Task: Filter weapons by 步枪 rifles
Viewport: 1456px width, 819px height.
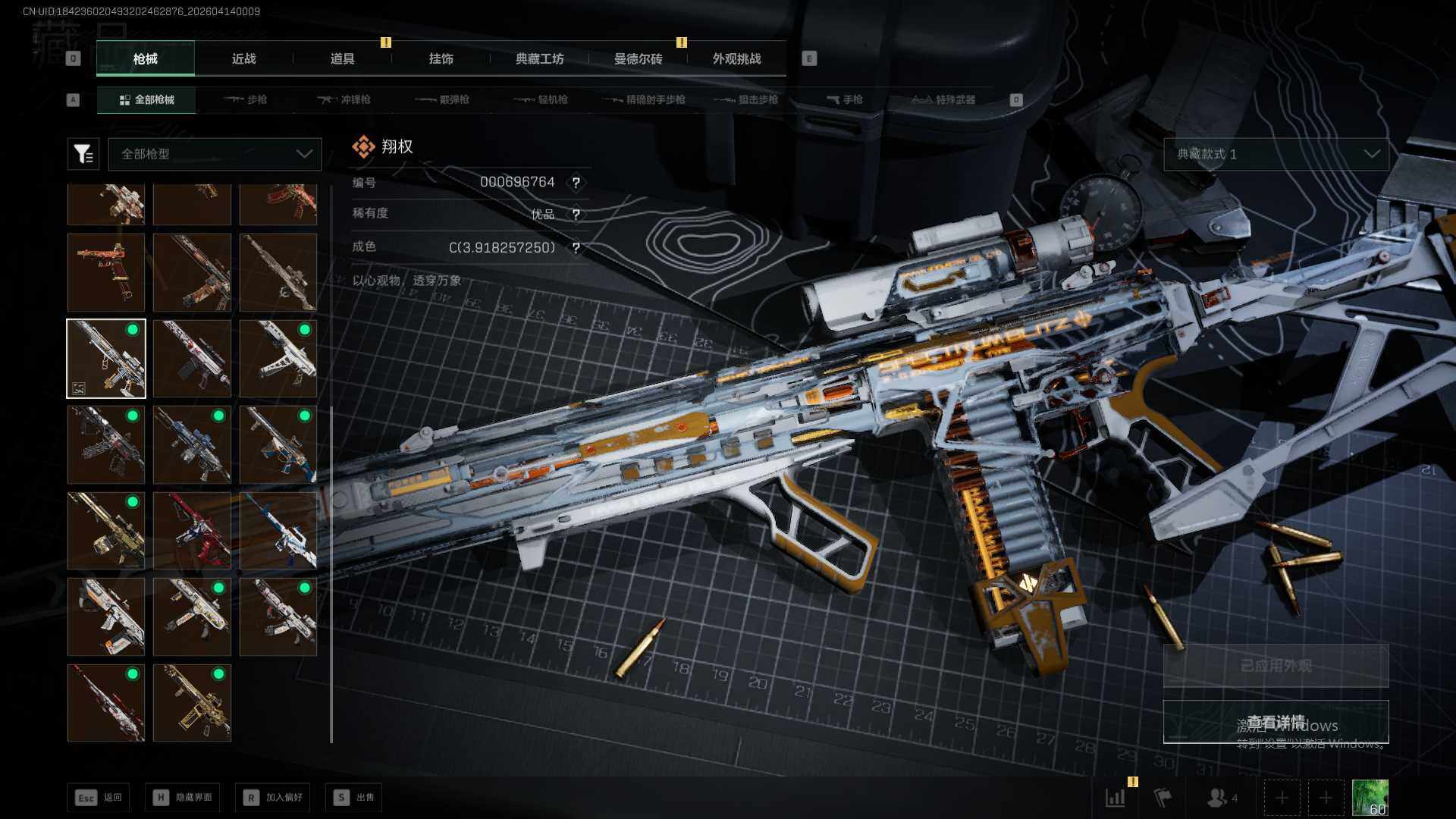Action: pyautogui.click(x=246, y=99)
